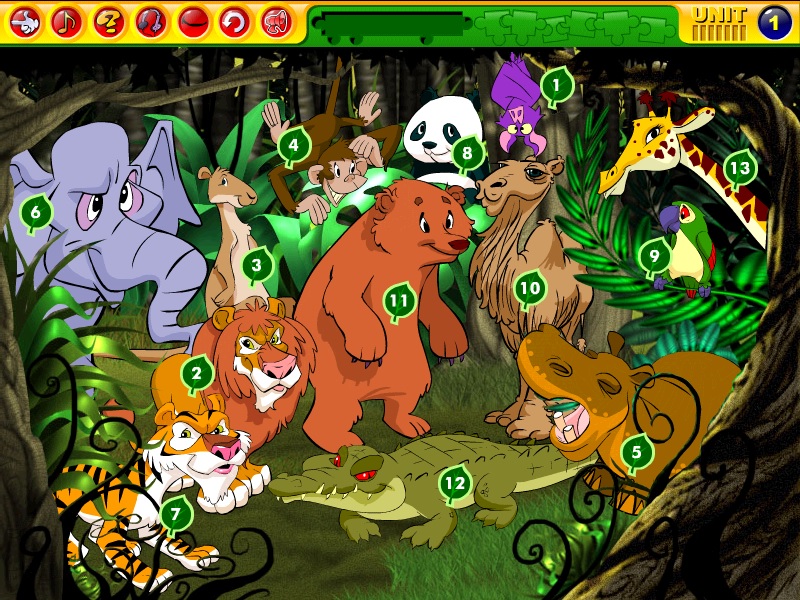
Task: Open help with the question mark button
Action: pyautogui.click(x=109, y=21)
